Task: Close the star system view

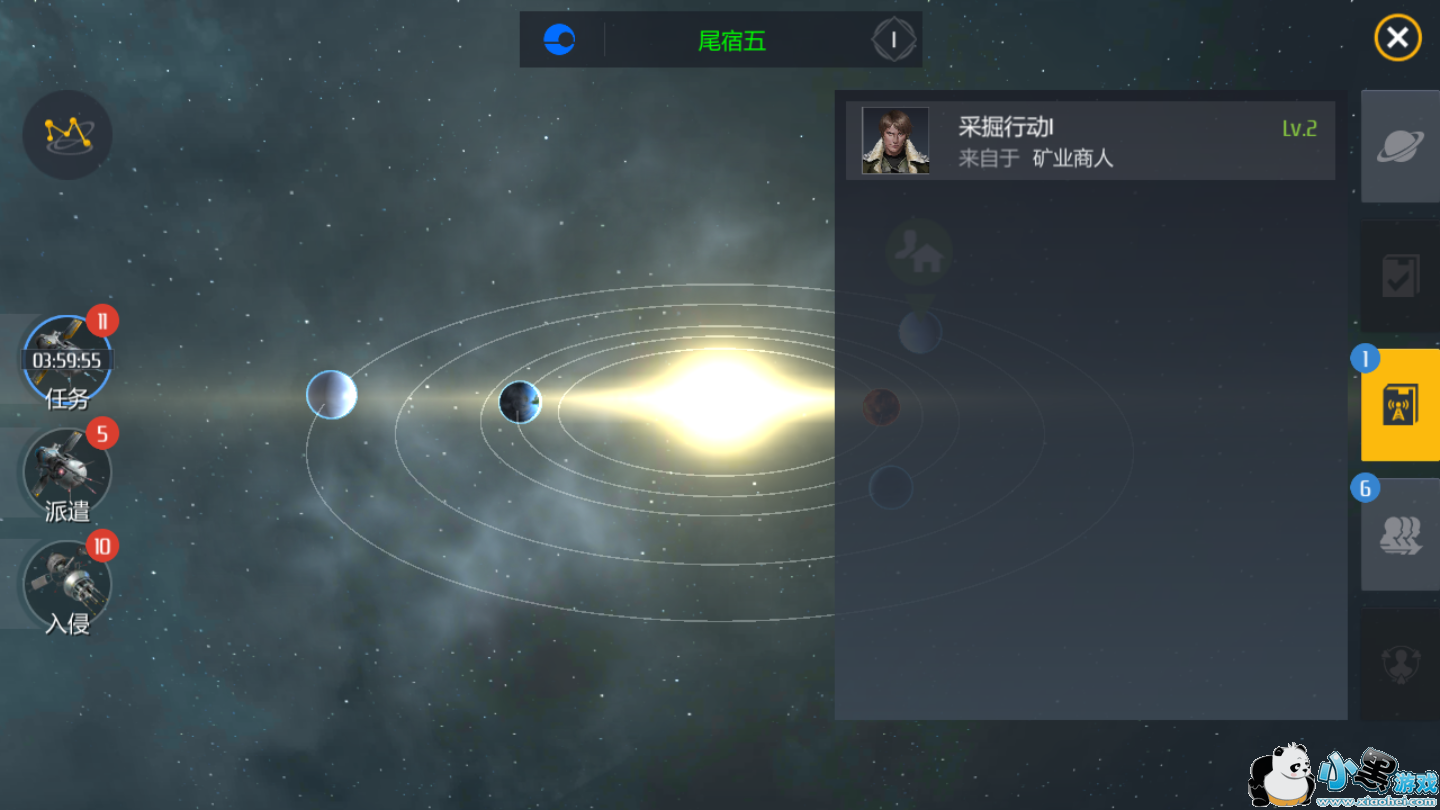Action: pos(1397,39)
